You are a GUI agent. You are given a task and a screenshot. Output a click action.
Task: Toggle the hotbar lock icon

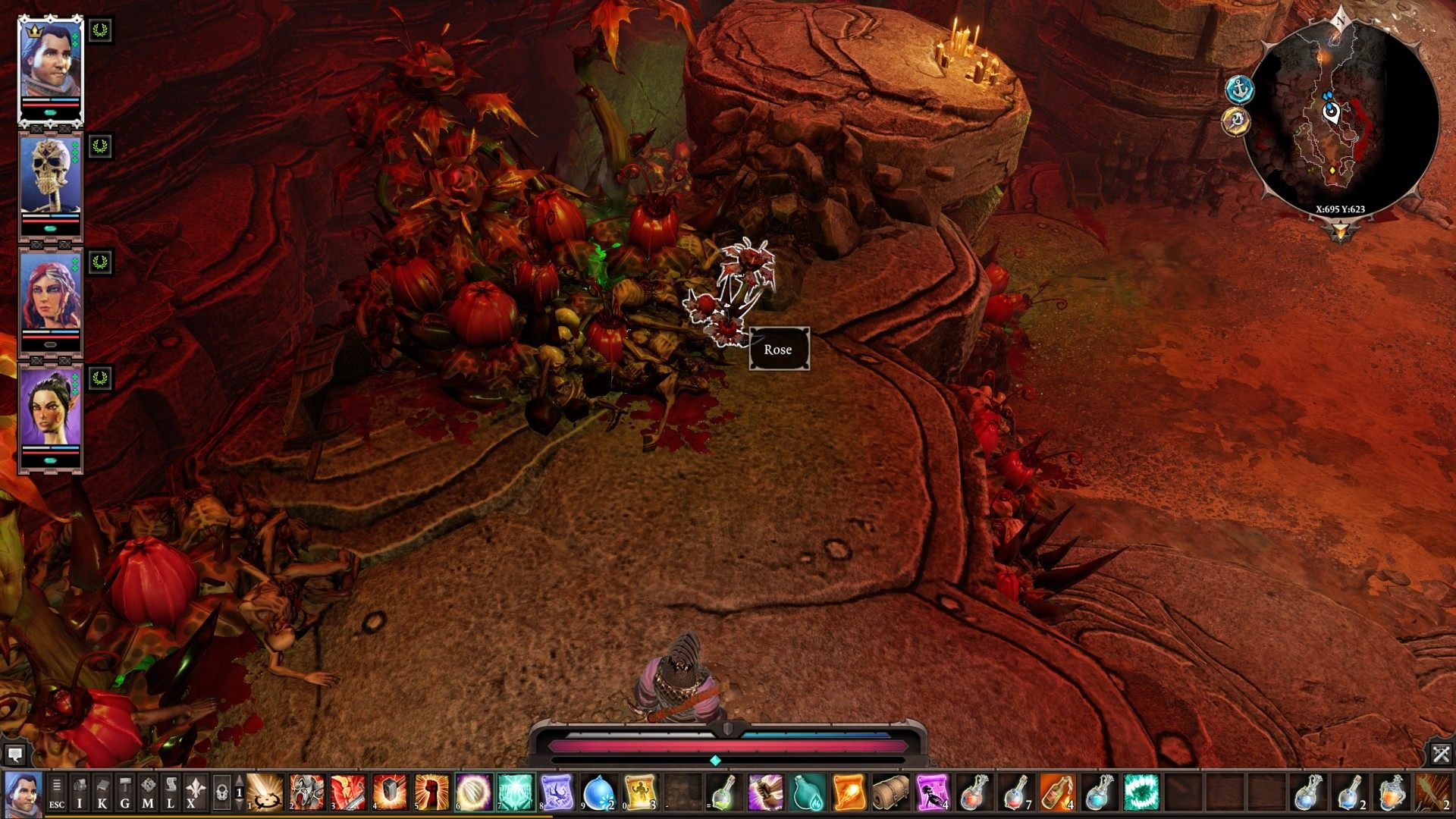pyautogui.click(x=221, y=793)
